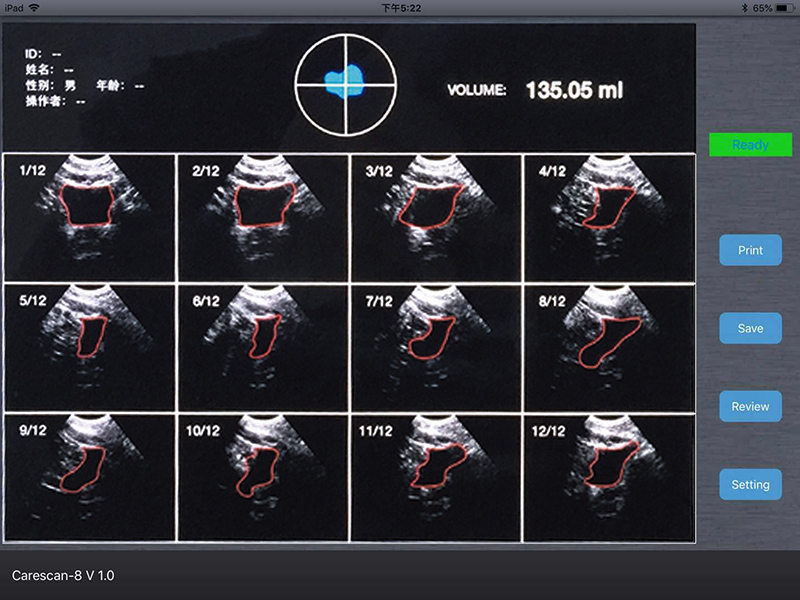Open ultrasound slice 9/12

pos(91,478)
